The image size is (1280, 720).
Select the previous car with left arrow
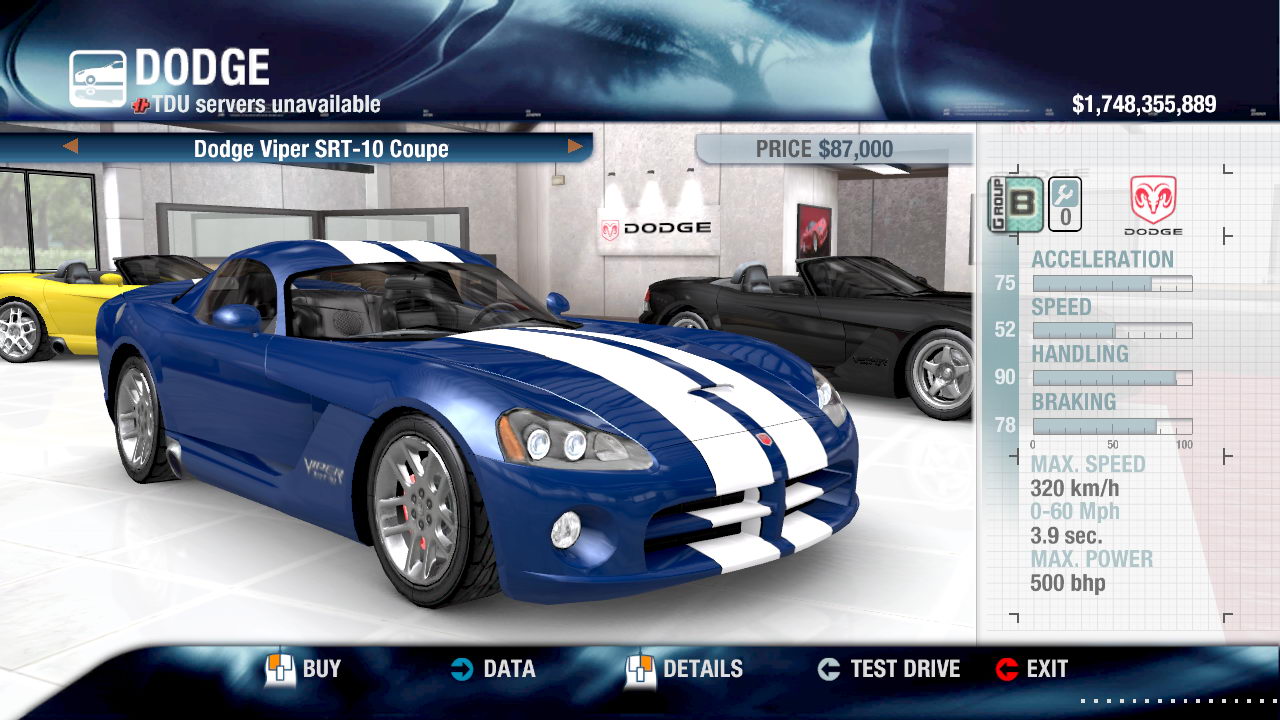[70, 147]
